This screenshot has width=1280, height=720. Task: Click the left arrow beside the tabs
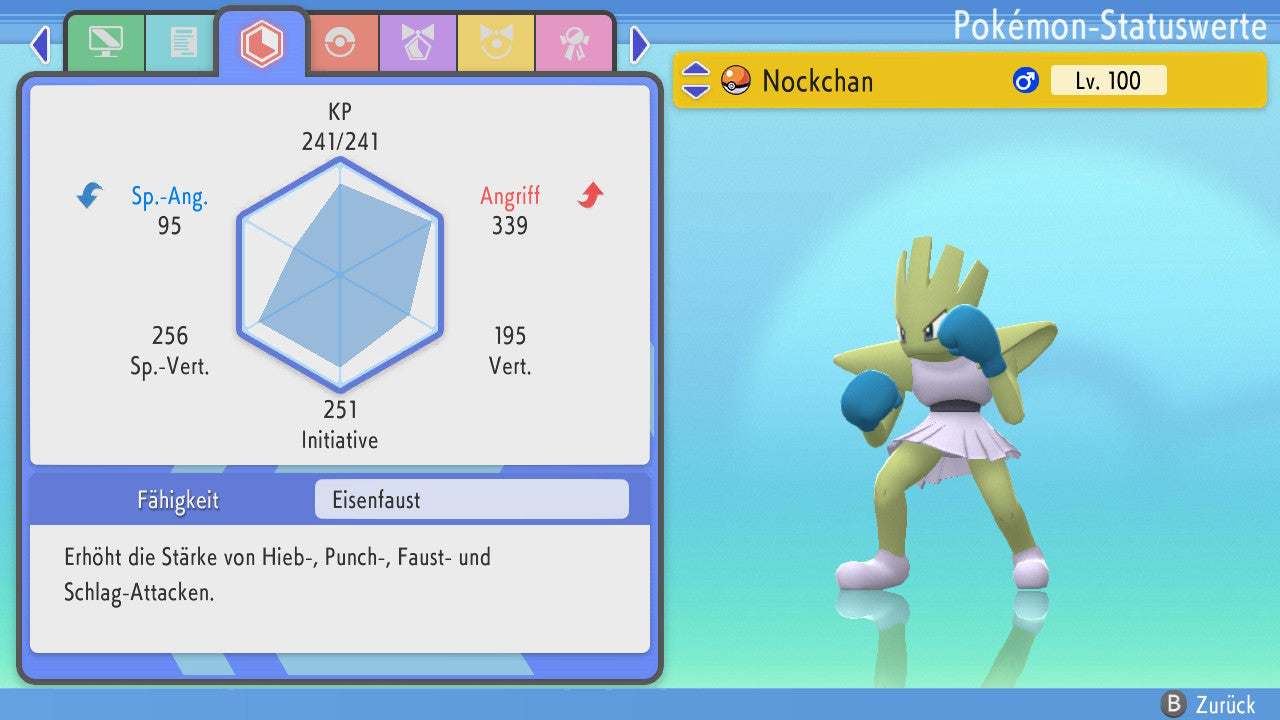click(x=40, y=44)
